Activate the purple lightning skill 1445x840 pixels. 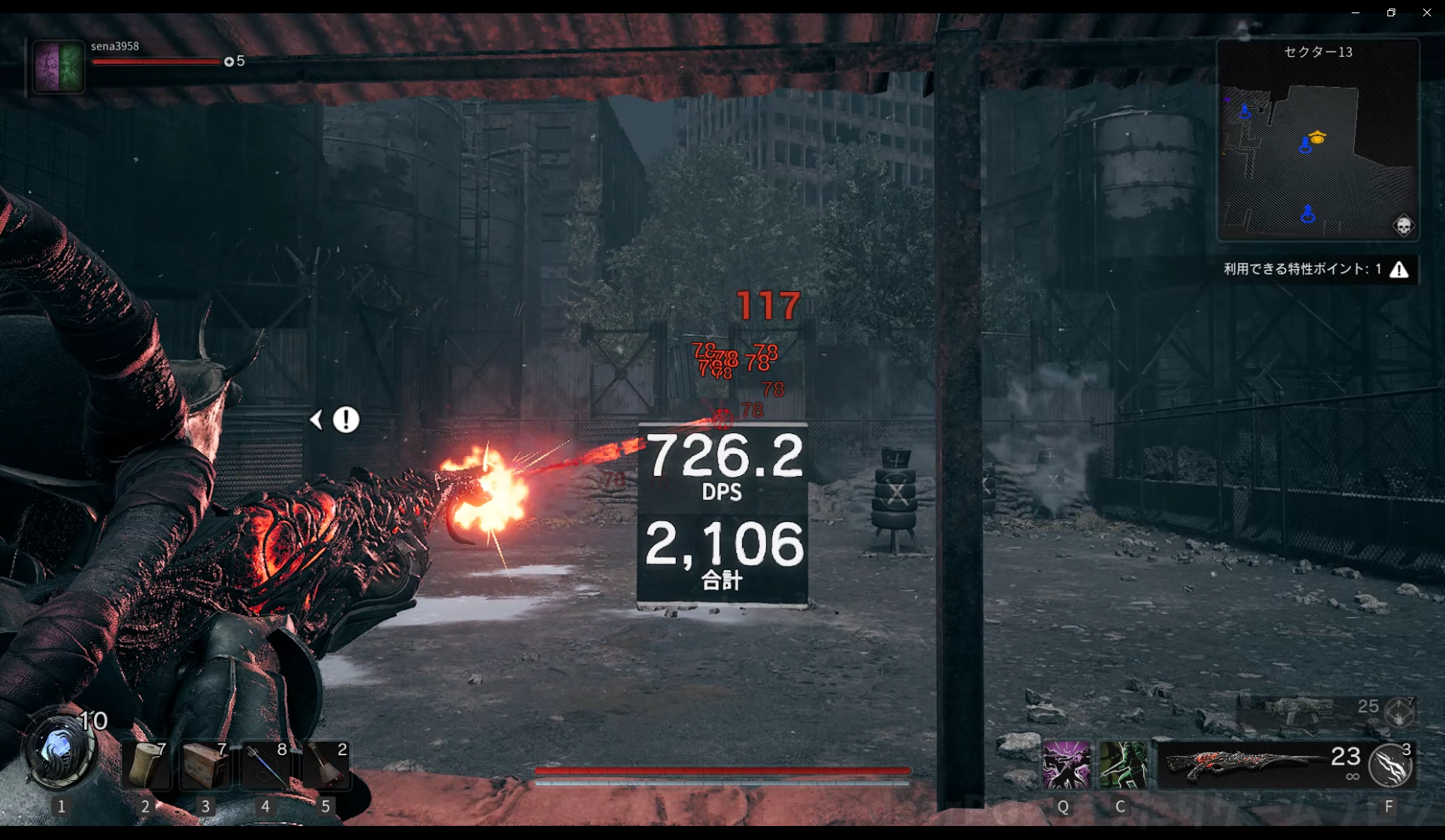coord(1065,765)
